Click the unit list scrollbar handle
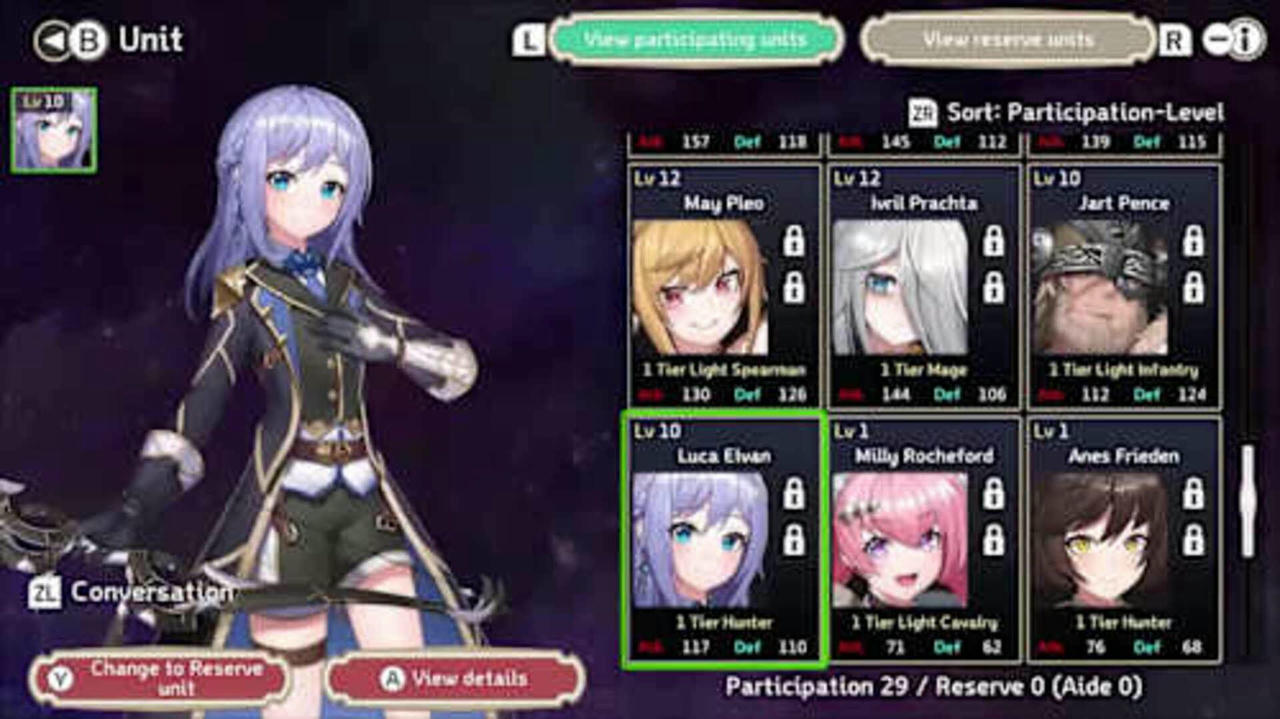The image size is (1280, 719). click(x=1247, y=501)
